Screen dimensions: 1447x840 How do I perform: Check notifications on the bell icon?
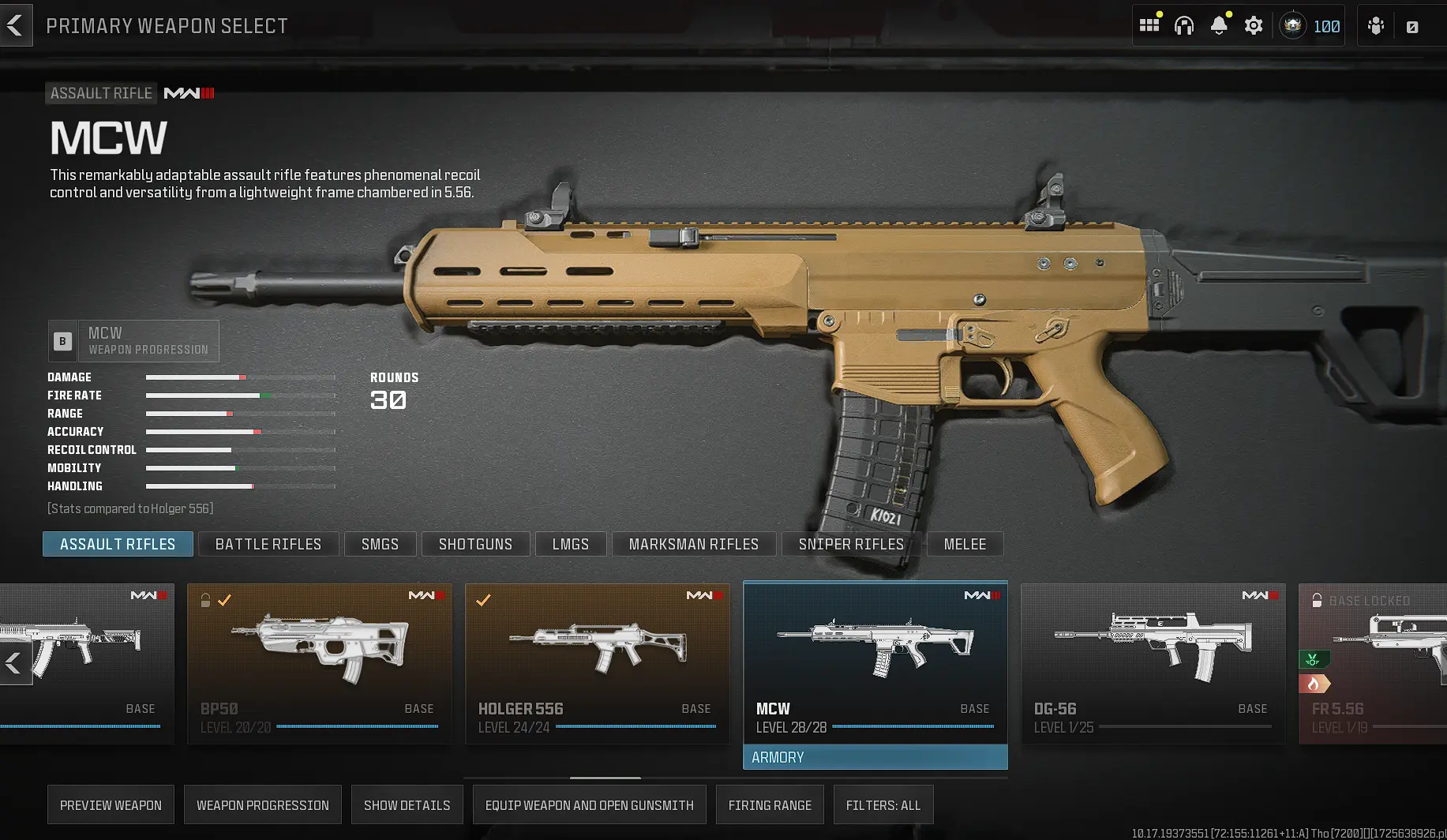[x=1218, y=24]
